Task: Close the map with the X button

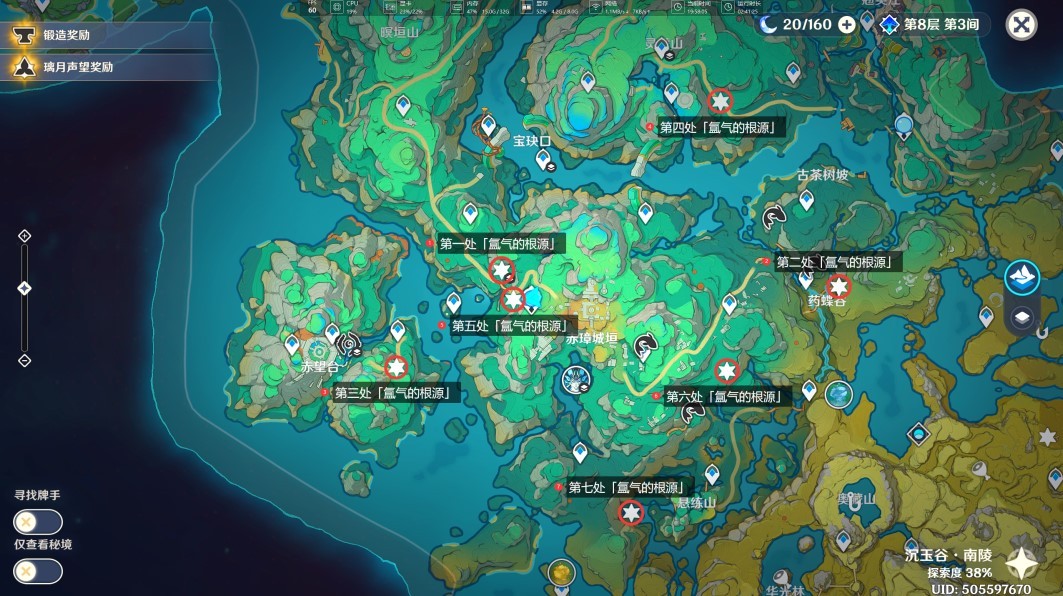Action: (x=1021, y=25)
